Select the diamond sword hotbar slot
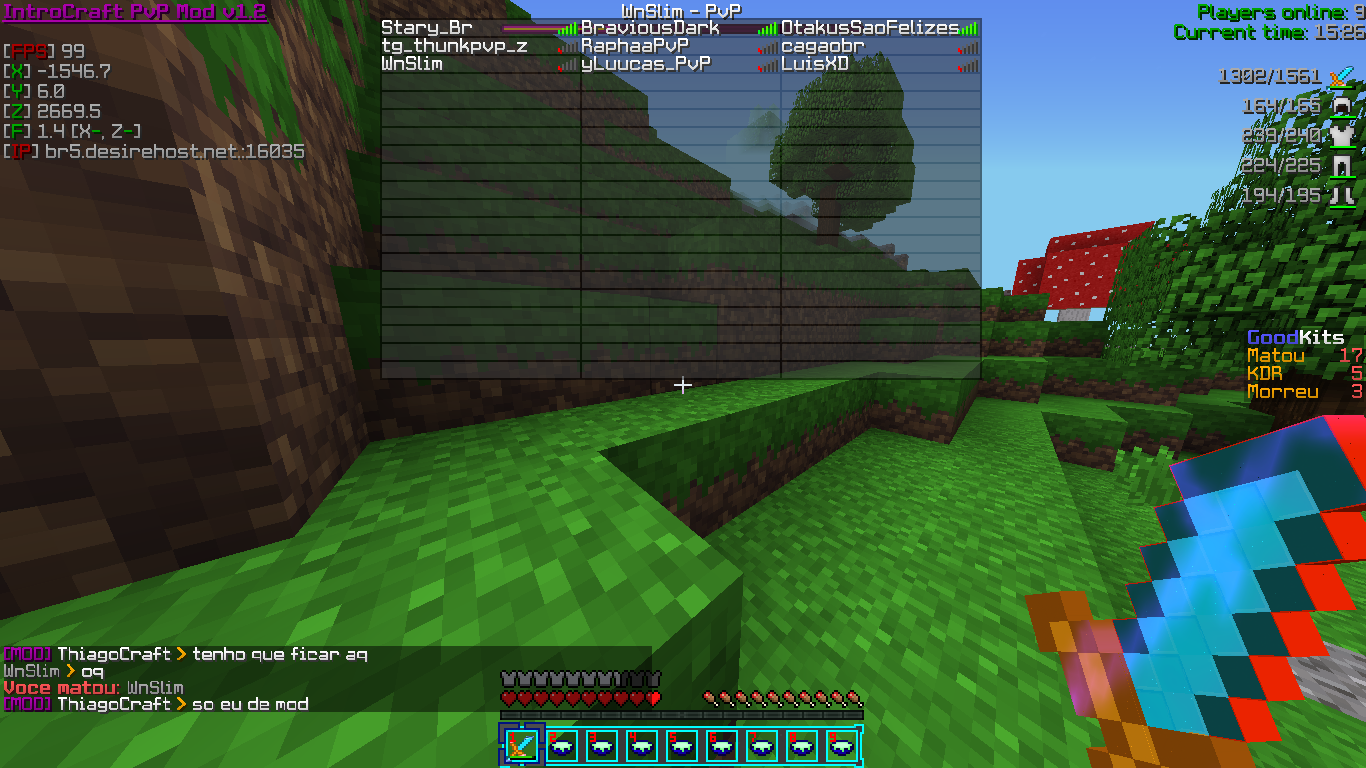The width and height of the screenshot is (1366, 768). [x=521, y=745]
